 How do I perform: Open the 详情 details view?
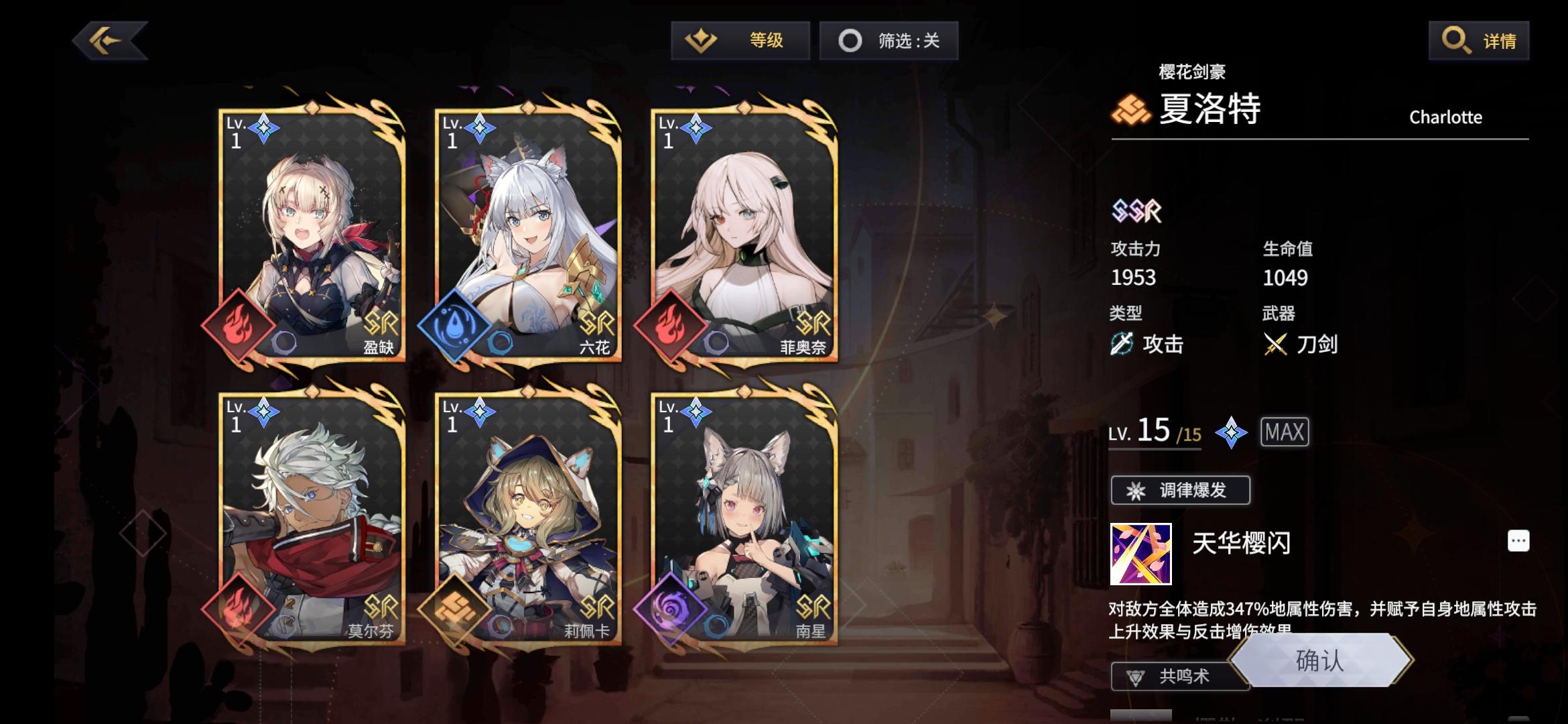coord(1479,40)
